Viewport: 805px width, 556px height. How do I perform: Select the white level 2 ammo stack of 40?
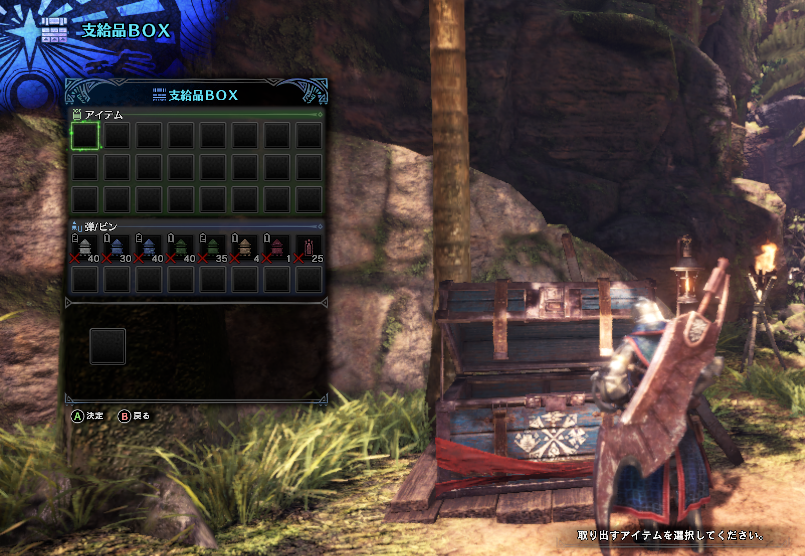(86, 249)
